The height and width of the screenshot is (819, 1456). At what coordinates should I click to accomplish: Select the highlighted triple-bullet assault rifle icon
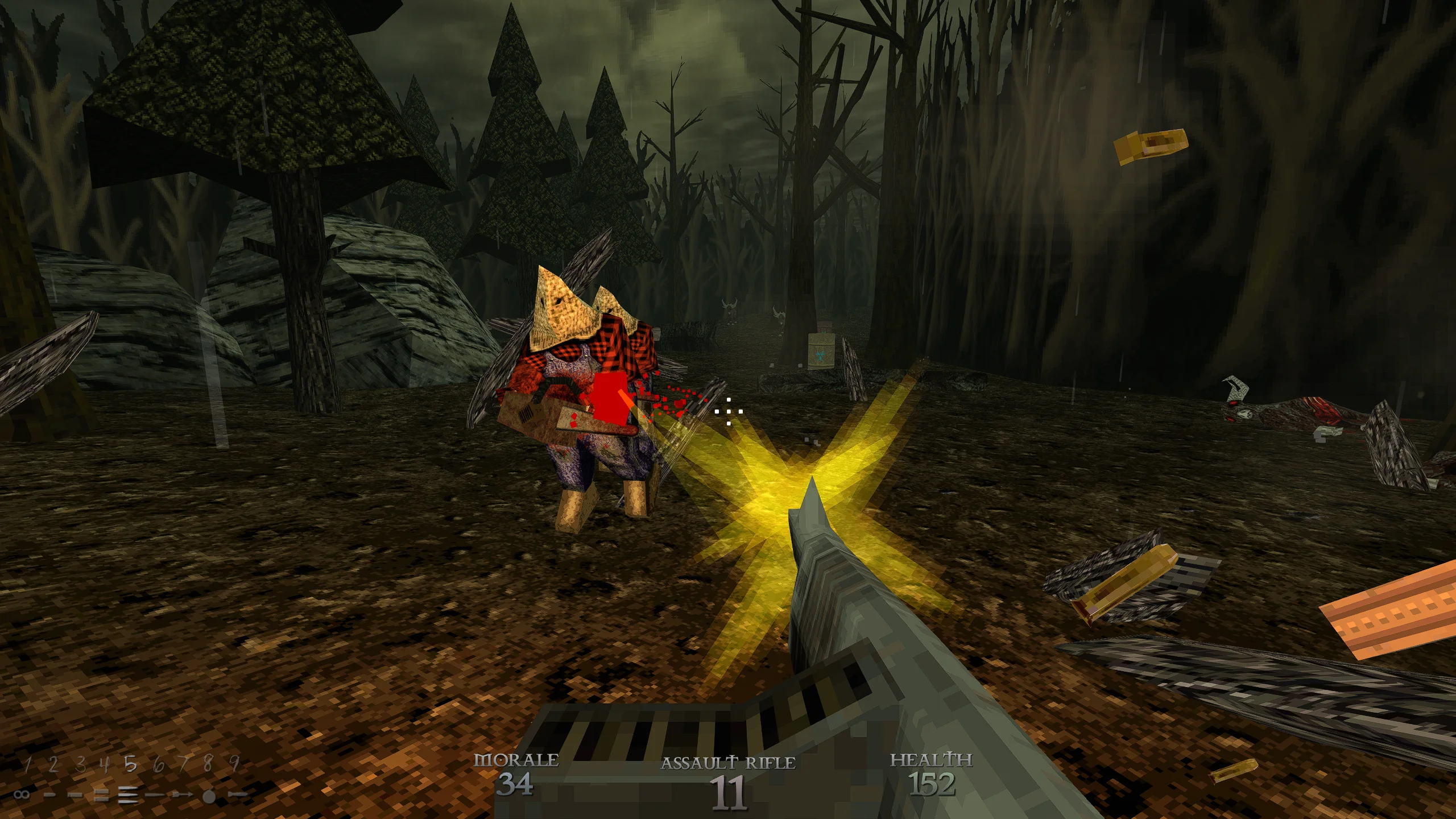coord(129,795)
